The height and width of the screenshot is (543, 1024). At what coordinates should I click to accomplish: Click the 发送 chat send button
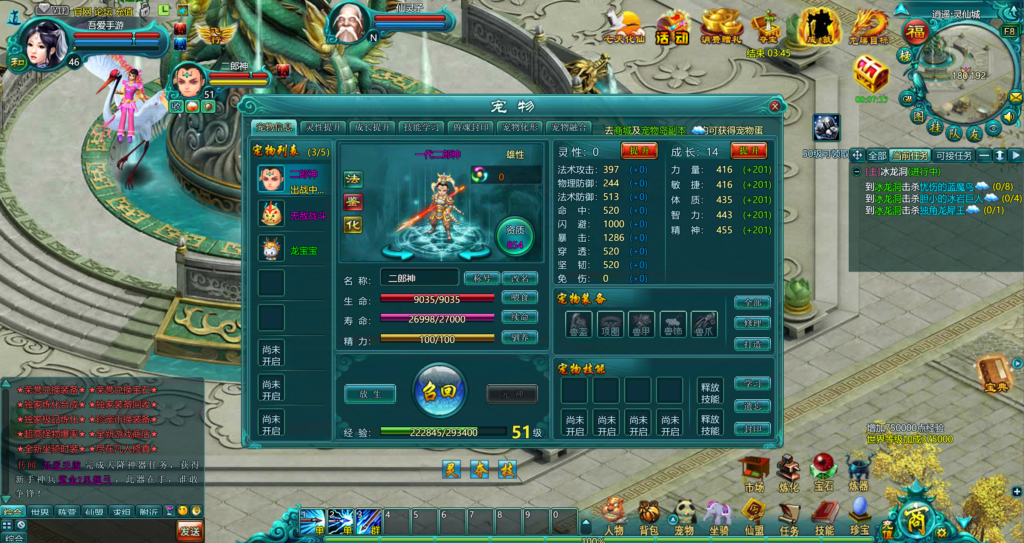tap(190, 528)
